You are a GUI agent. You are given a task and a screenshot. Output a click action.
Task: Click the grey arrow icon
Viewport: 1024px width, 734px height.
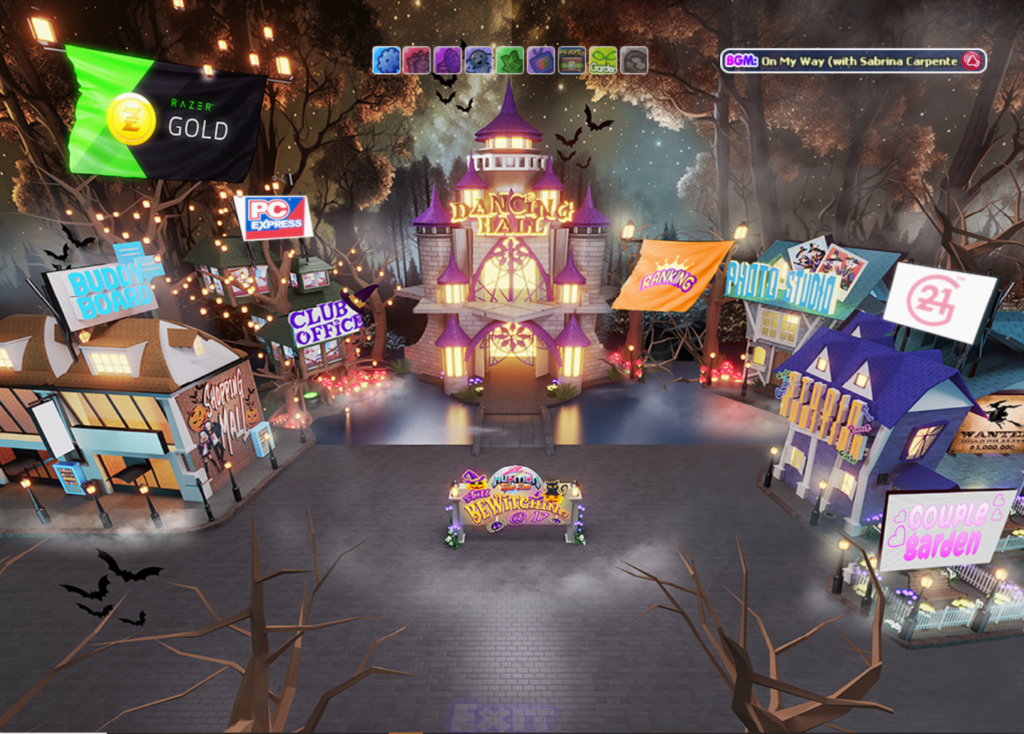coord(634,60)
